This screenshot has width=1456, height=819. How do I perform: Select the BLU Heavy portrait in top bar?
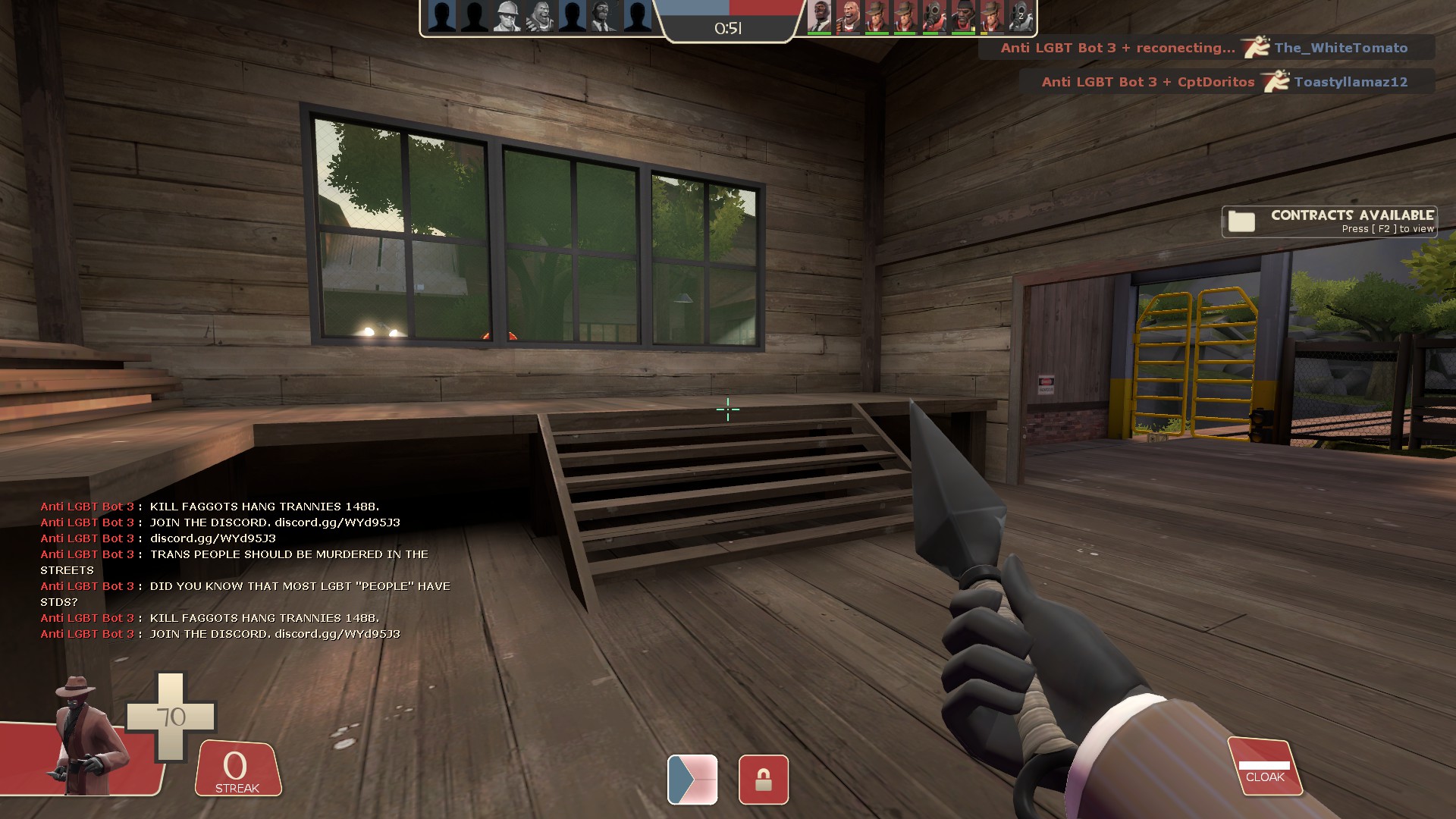coord(539,16)
